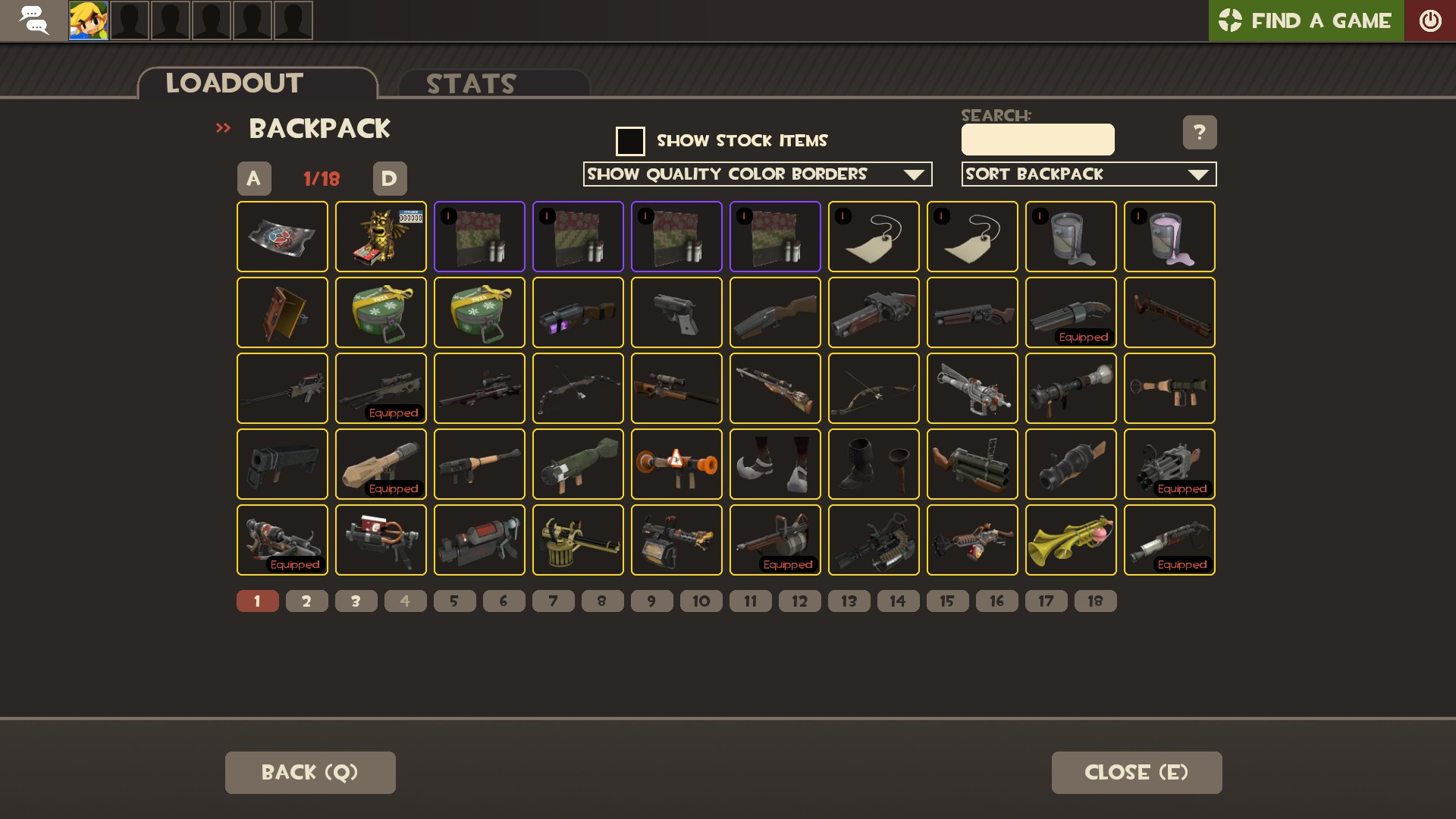
Task: Click the power/quit icon in the top right
Action: [x=1432, y=20]
